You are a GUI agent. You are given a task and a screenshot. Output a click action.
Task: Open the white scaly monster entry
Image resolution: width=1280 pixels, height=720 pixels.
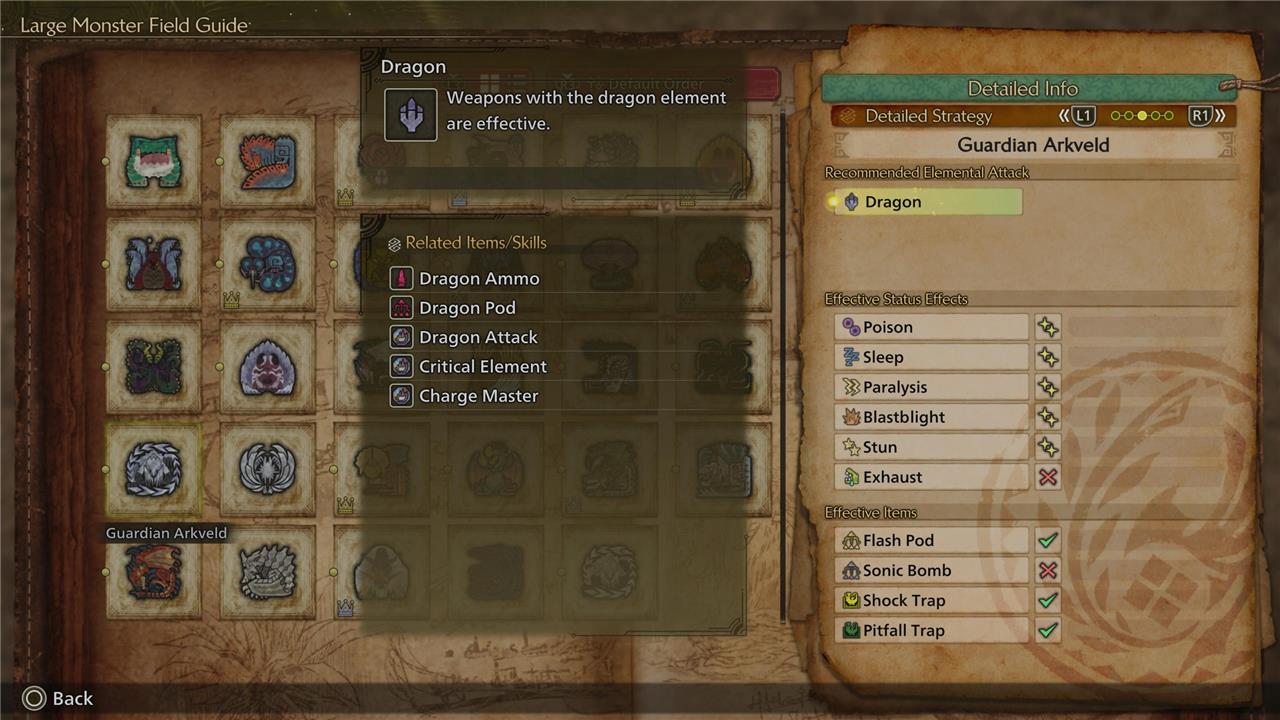pos(267,572)
